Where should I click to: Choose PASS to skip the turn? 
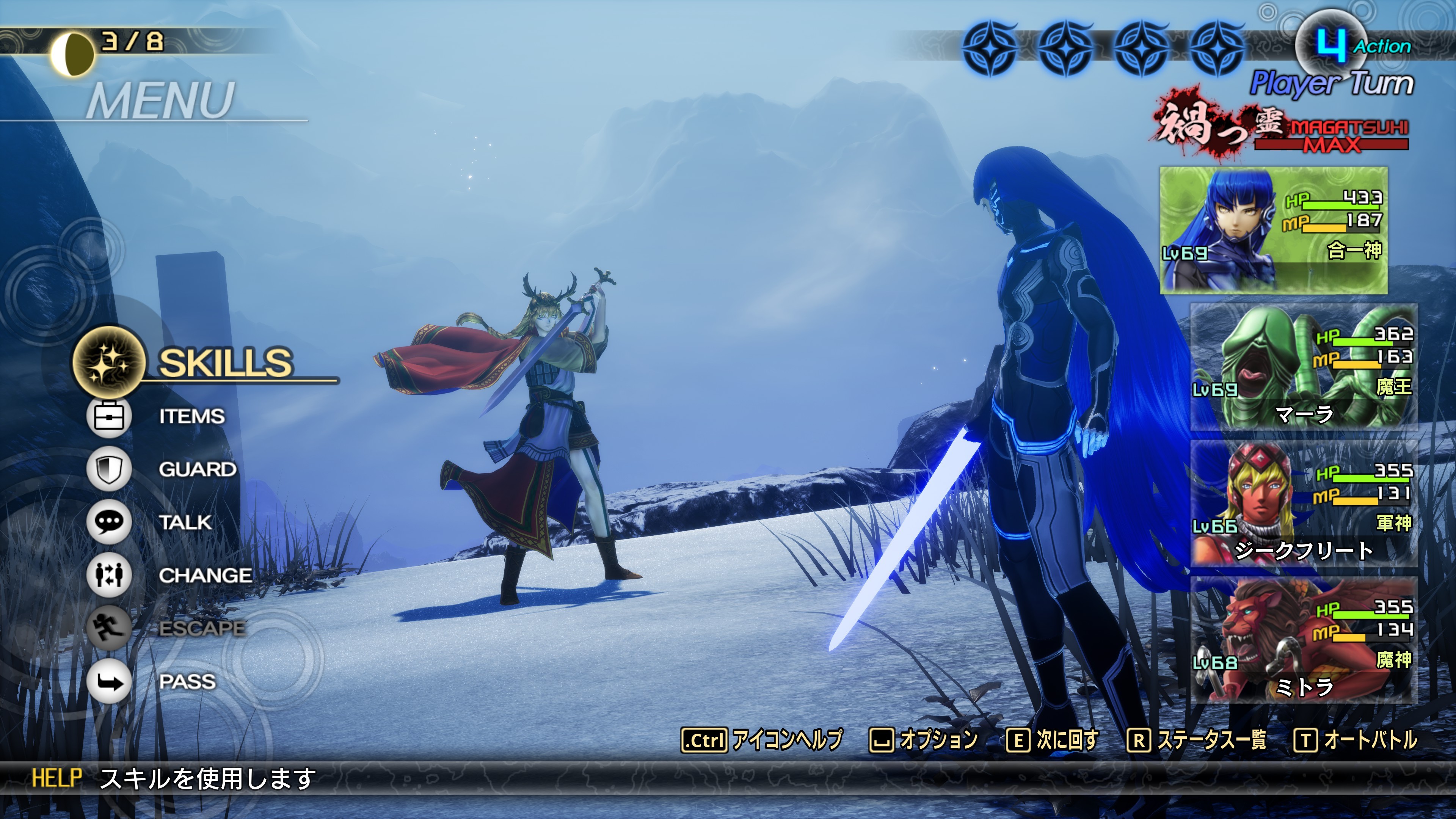click(187, 682)
